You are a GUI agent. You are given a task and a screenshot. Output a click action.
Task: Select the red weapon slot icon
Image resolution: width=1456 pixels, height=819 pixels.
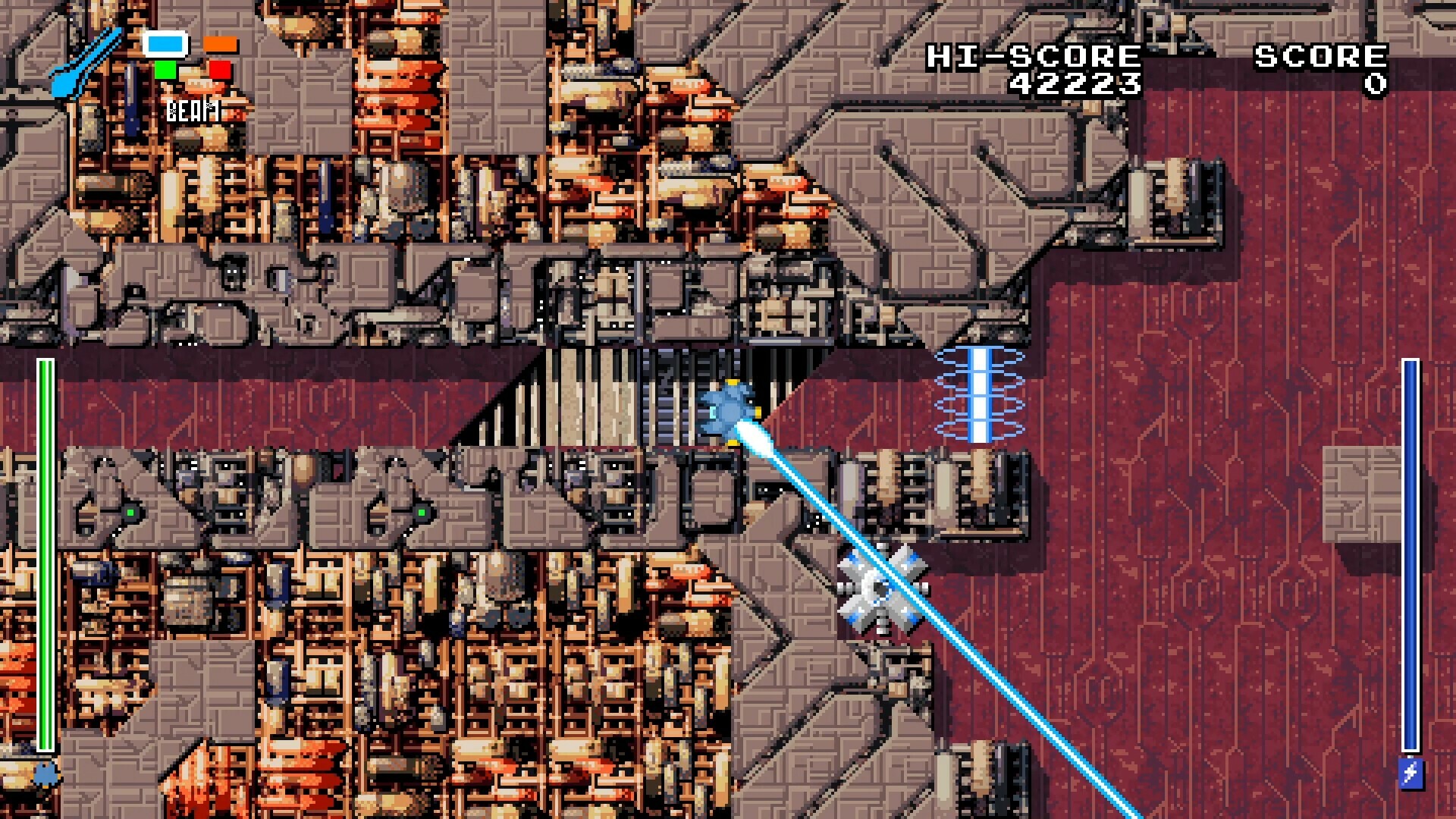click(x=218, y=71)
